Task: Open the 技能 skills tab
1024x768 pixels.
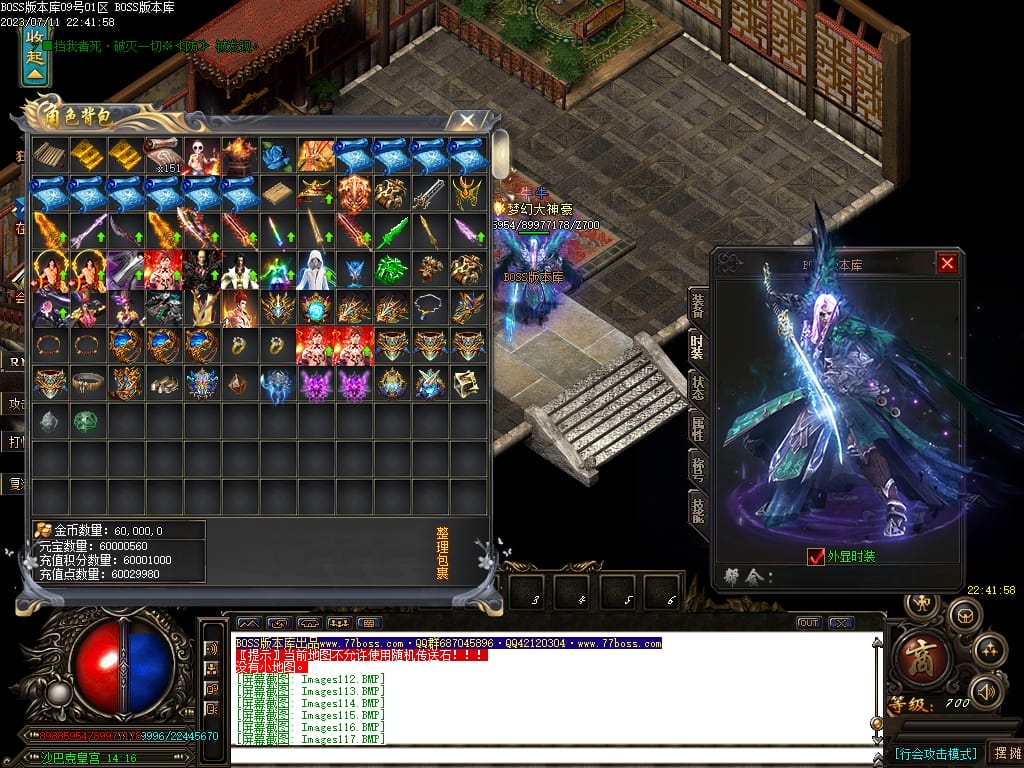Action: 697,508
